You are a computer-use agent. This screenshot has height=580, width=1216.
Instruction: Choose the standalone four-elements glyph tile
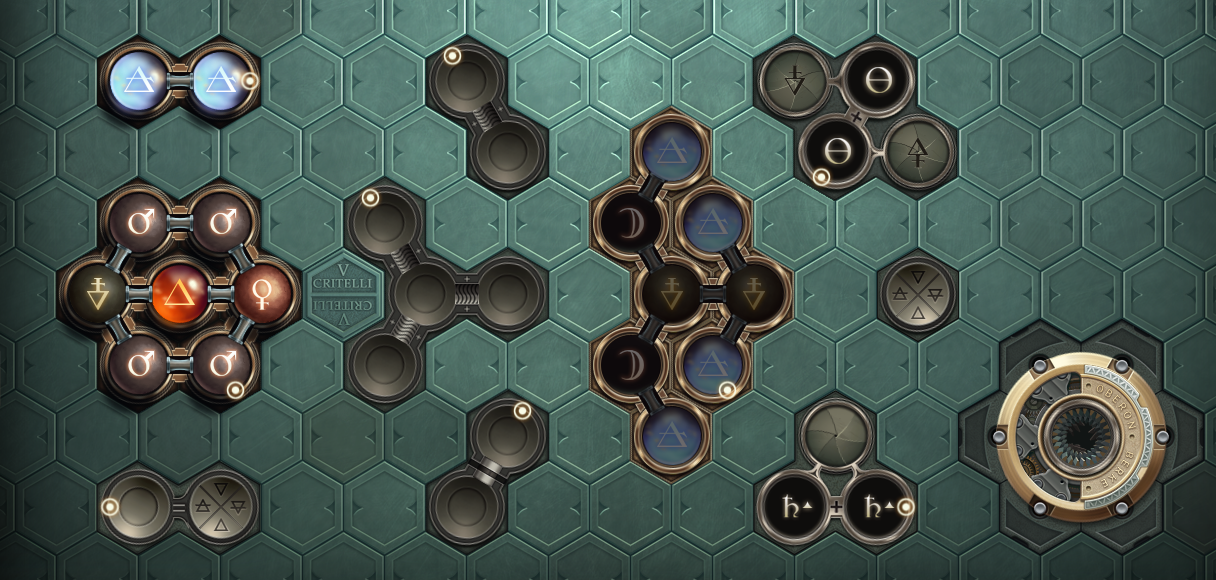(918, 294)
